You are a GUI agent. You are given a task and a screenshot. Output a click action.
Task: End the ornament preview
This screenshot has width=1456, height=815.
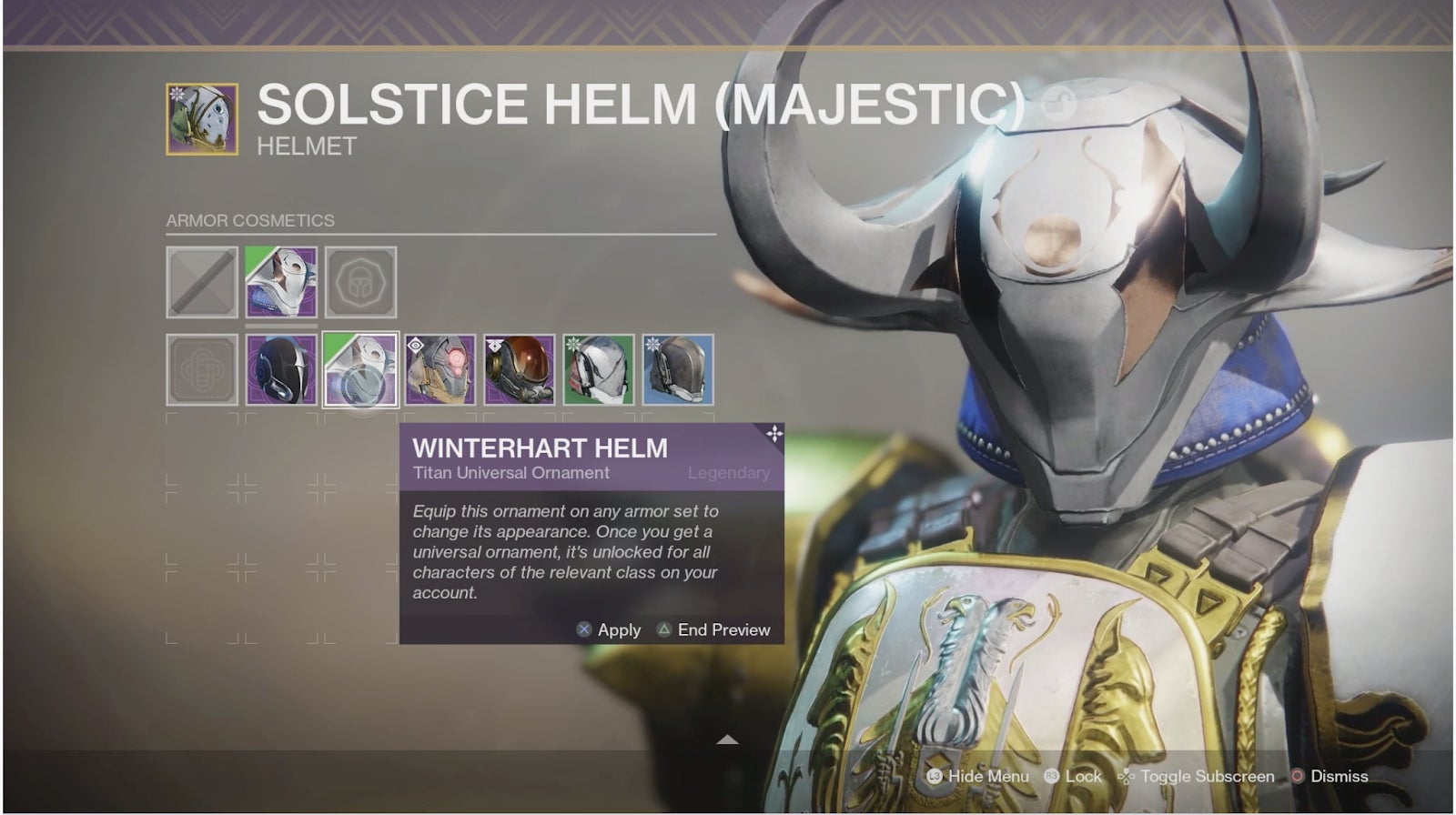tap(713, 629)
